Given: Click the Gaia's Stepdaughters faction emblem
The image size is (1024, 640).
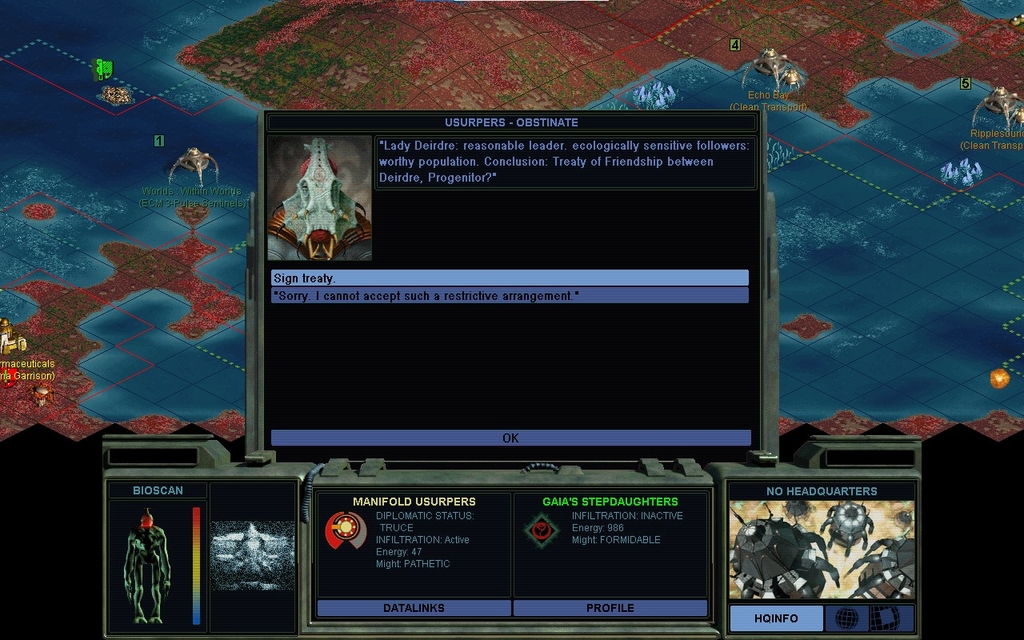Looking at the screenshot, I should tap(542, 530).
